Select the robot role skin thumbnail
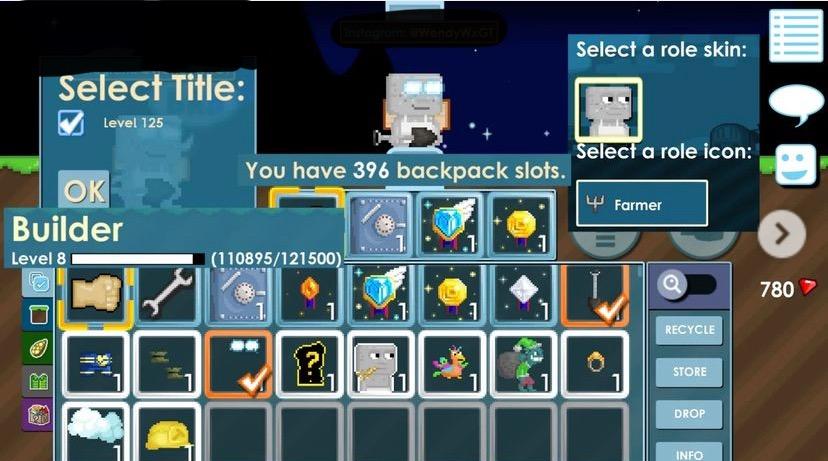The image size is (828, 461). [608, 110]
